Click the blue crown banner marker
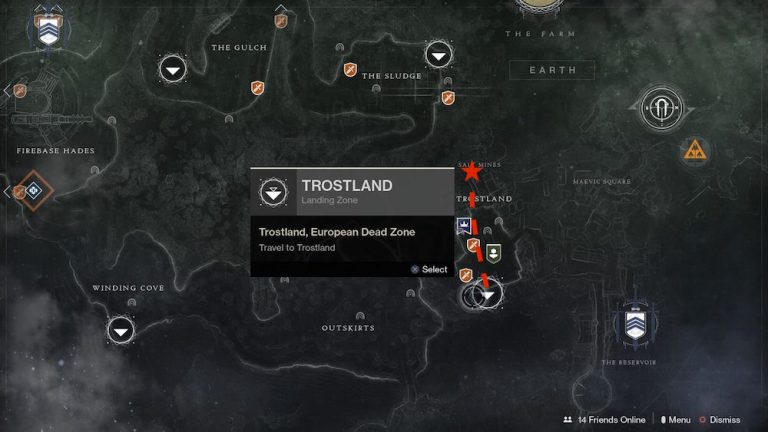The image size is (768, 432). pos(465,225)
